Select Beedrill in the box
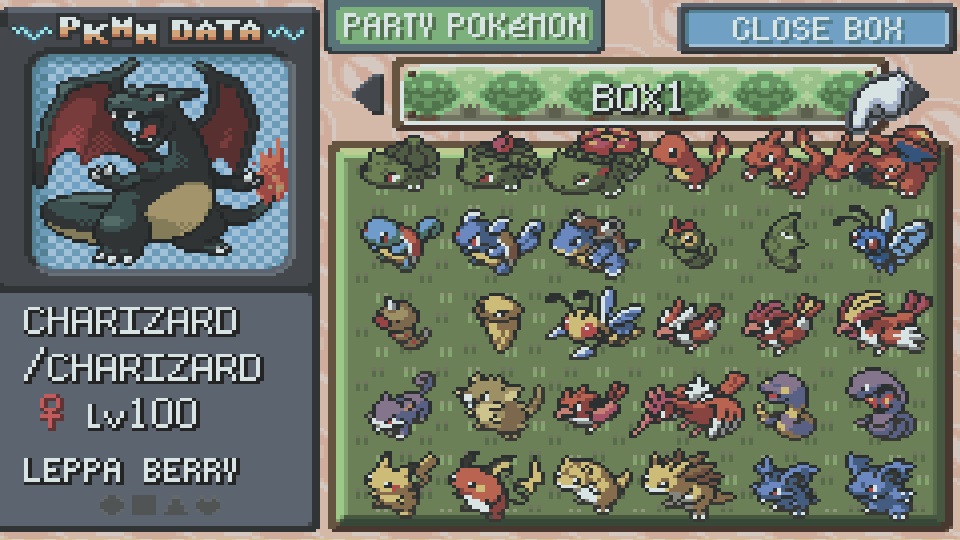Viewport: 960px width, 540px height. (590, 320)
